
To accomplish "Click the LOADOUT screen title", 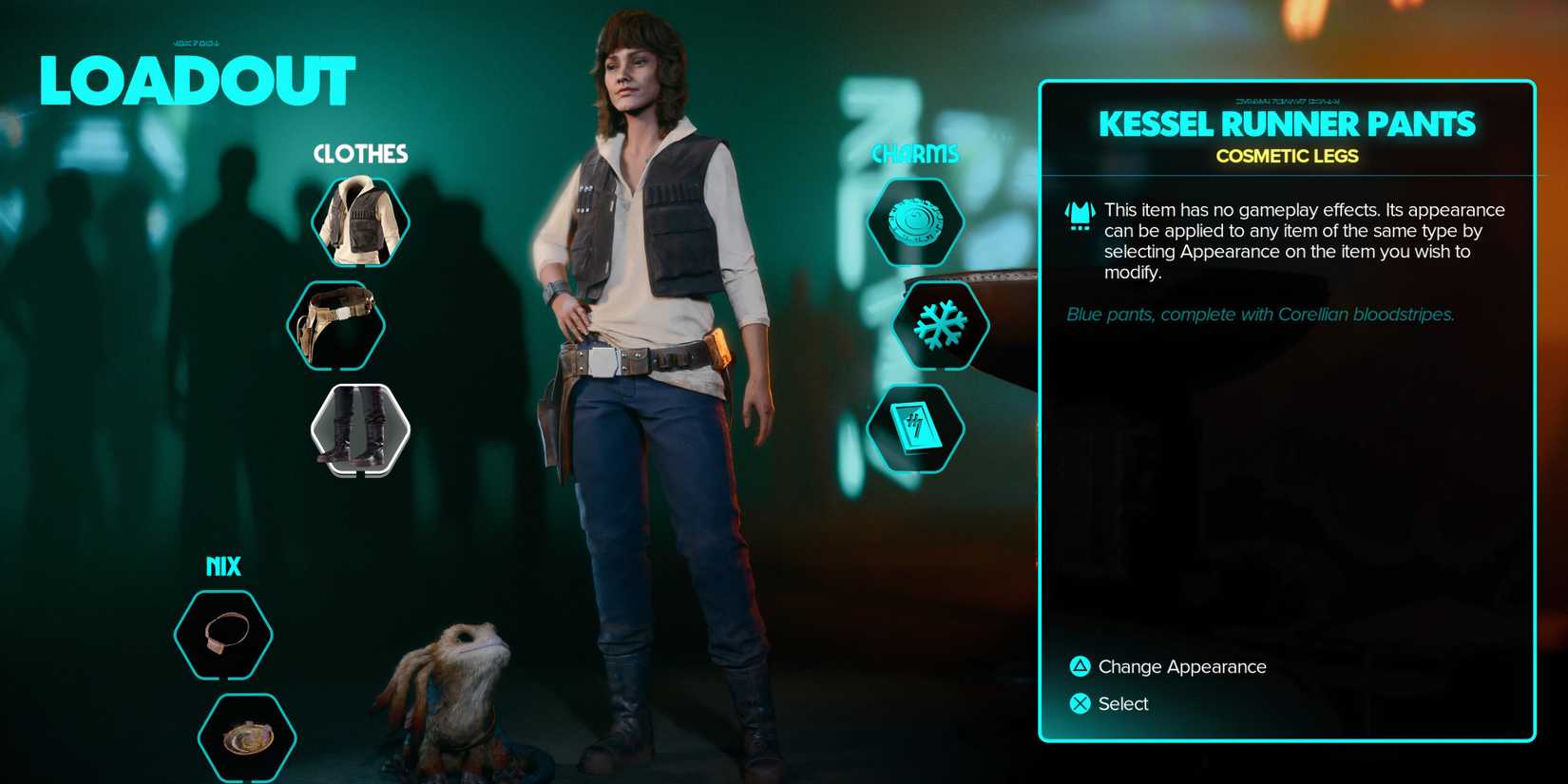I will (198, 81).
